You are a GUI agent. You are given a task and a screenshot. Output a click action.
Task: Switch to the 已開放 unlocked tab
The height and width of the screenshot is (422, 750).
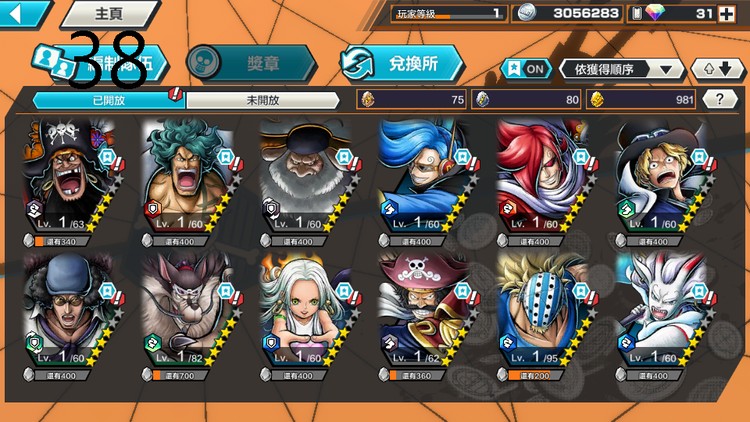pyautogui.click(x=108, y=99)
